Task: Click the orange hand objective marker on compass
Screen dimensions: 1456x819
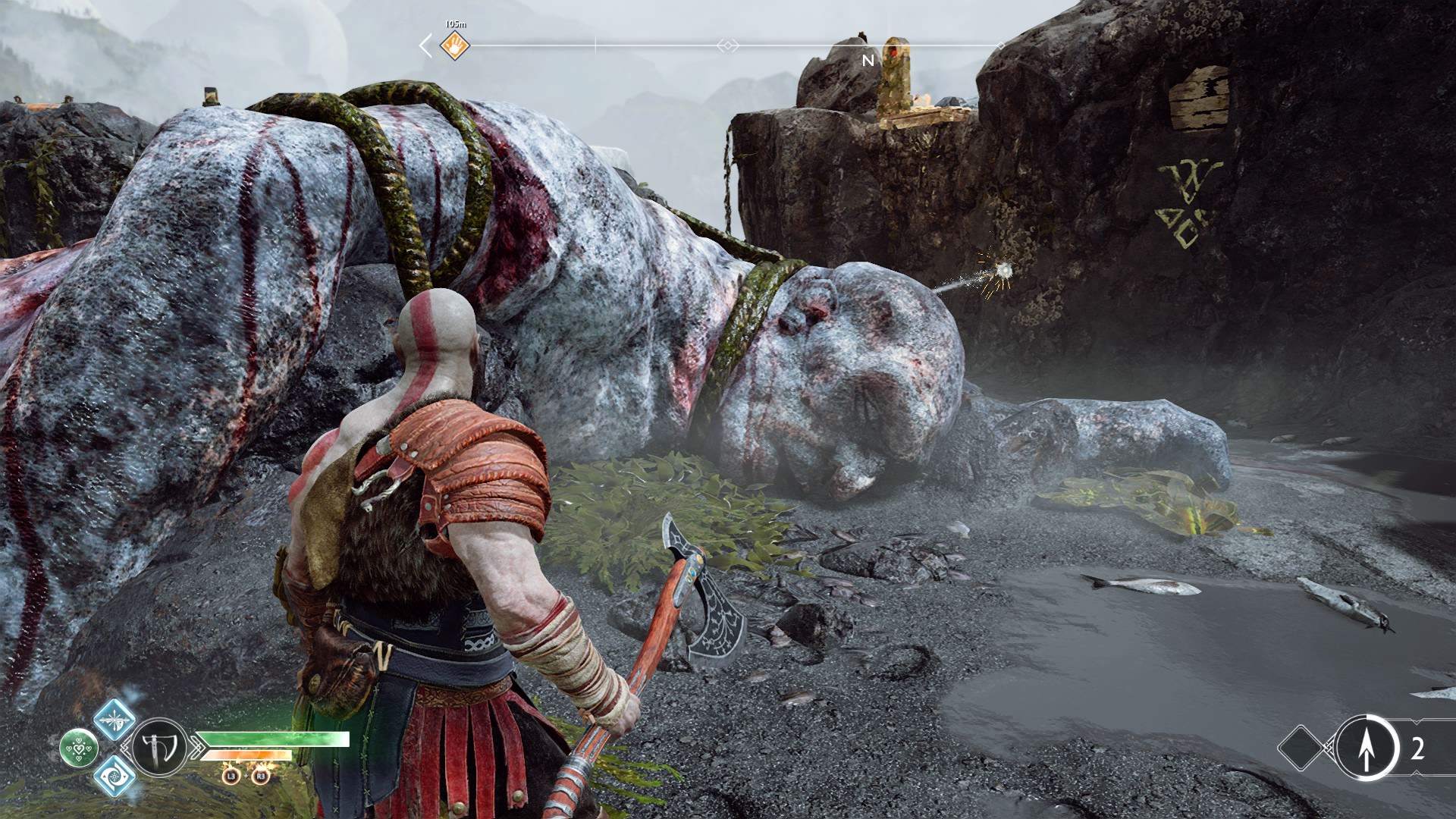Action: [x=455, y=45]
